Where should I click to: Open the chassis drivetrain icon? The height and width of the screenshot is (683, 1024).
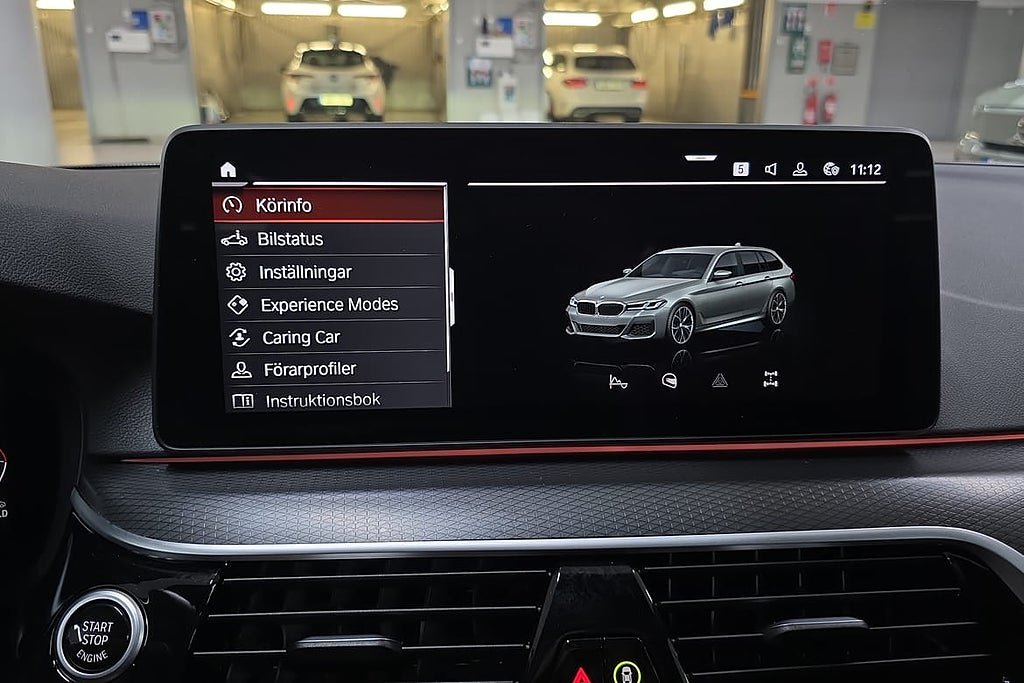[x=770, y=379]
